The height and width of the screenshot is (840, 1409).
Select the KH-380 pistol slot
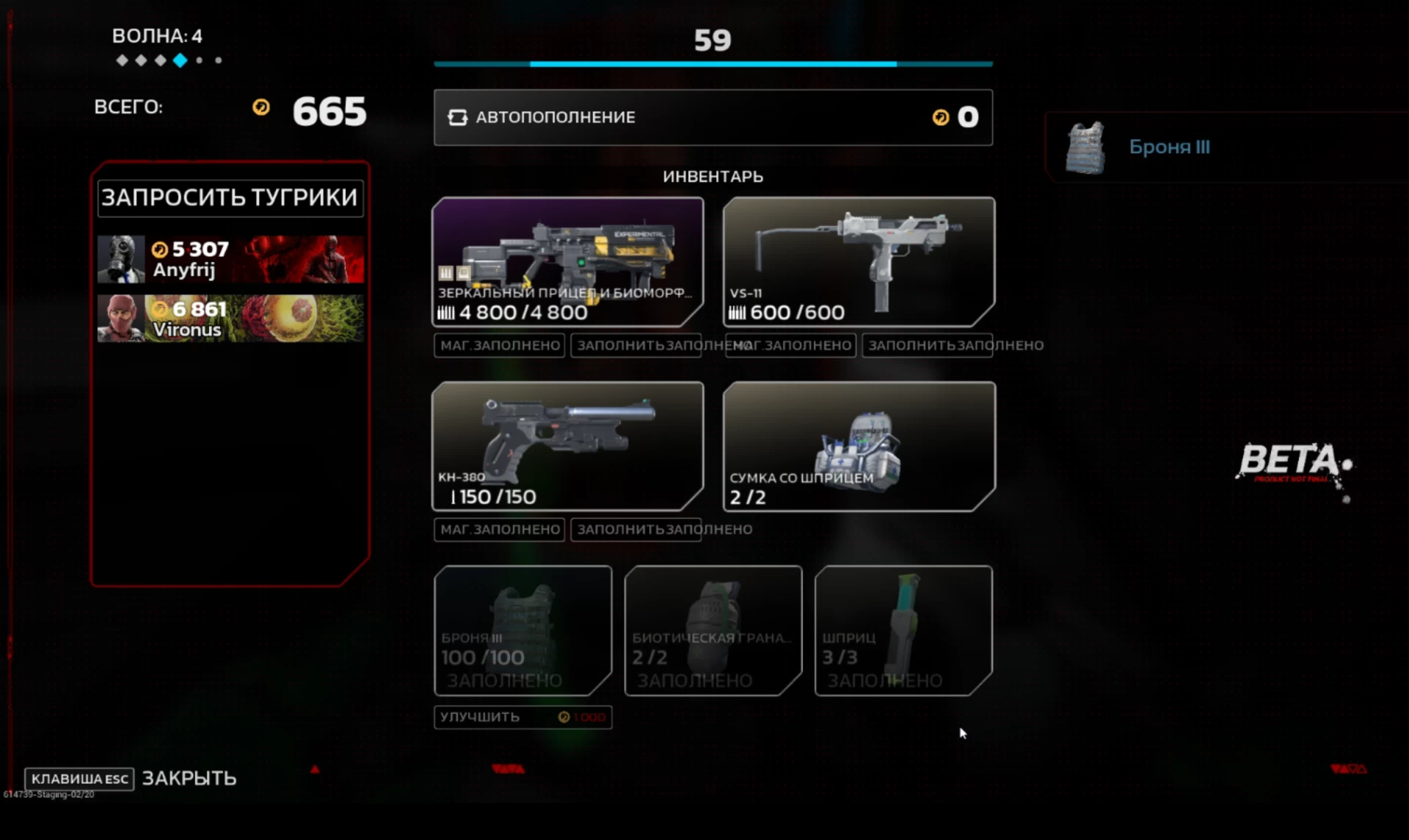click(567, 445)
